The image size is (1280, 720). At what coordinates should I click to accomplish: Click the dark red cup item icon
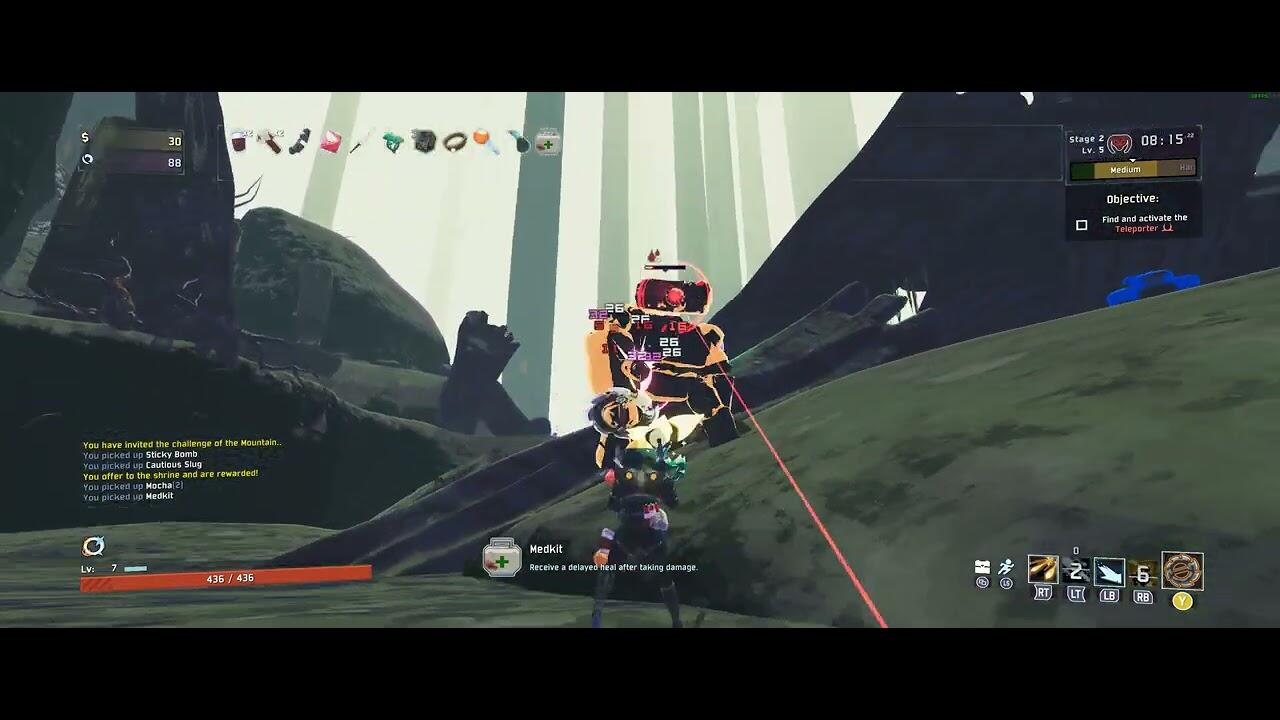239,141
